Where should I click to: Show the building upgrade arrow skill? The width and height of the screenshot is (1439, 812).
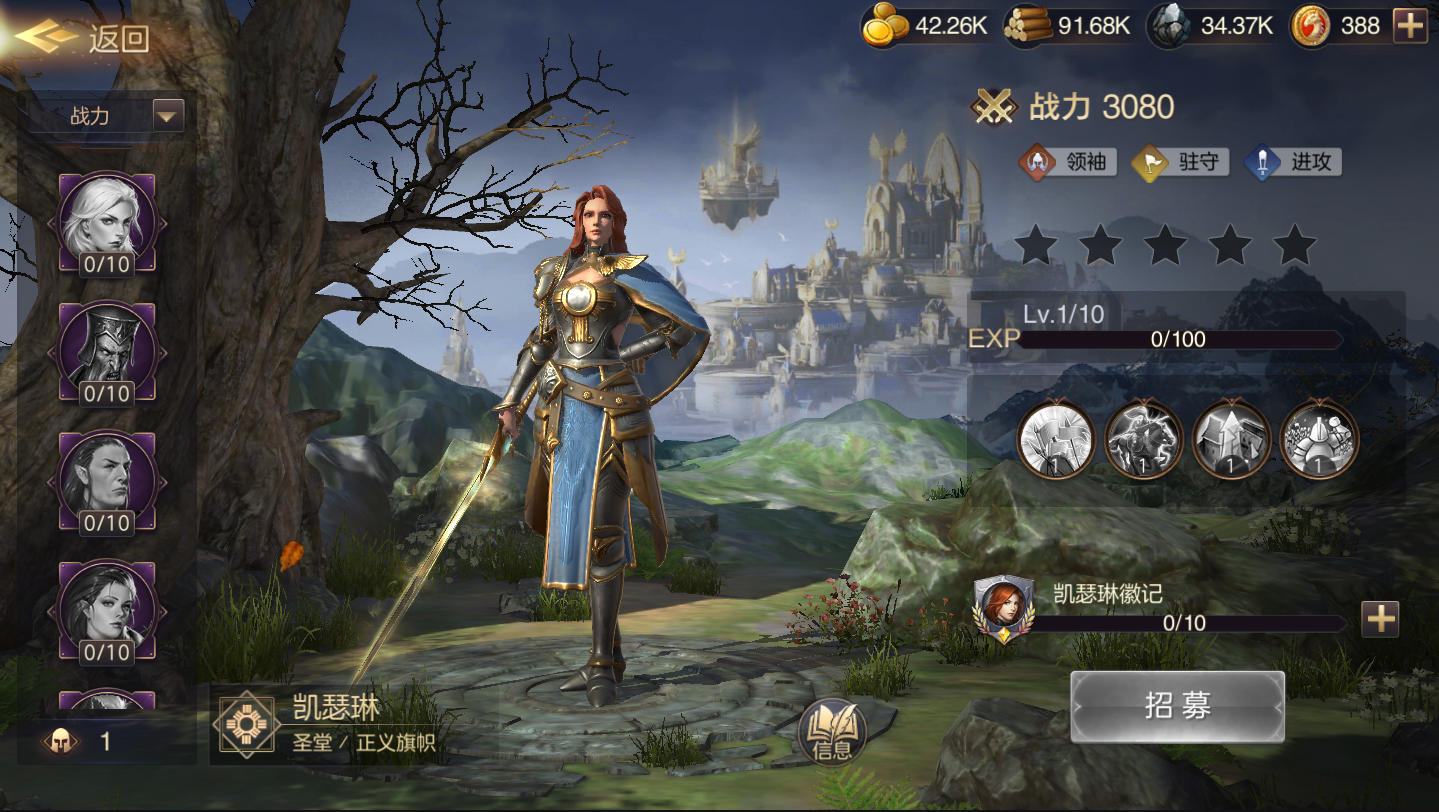point(1231,439)
